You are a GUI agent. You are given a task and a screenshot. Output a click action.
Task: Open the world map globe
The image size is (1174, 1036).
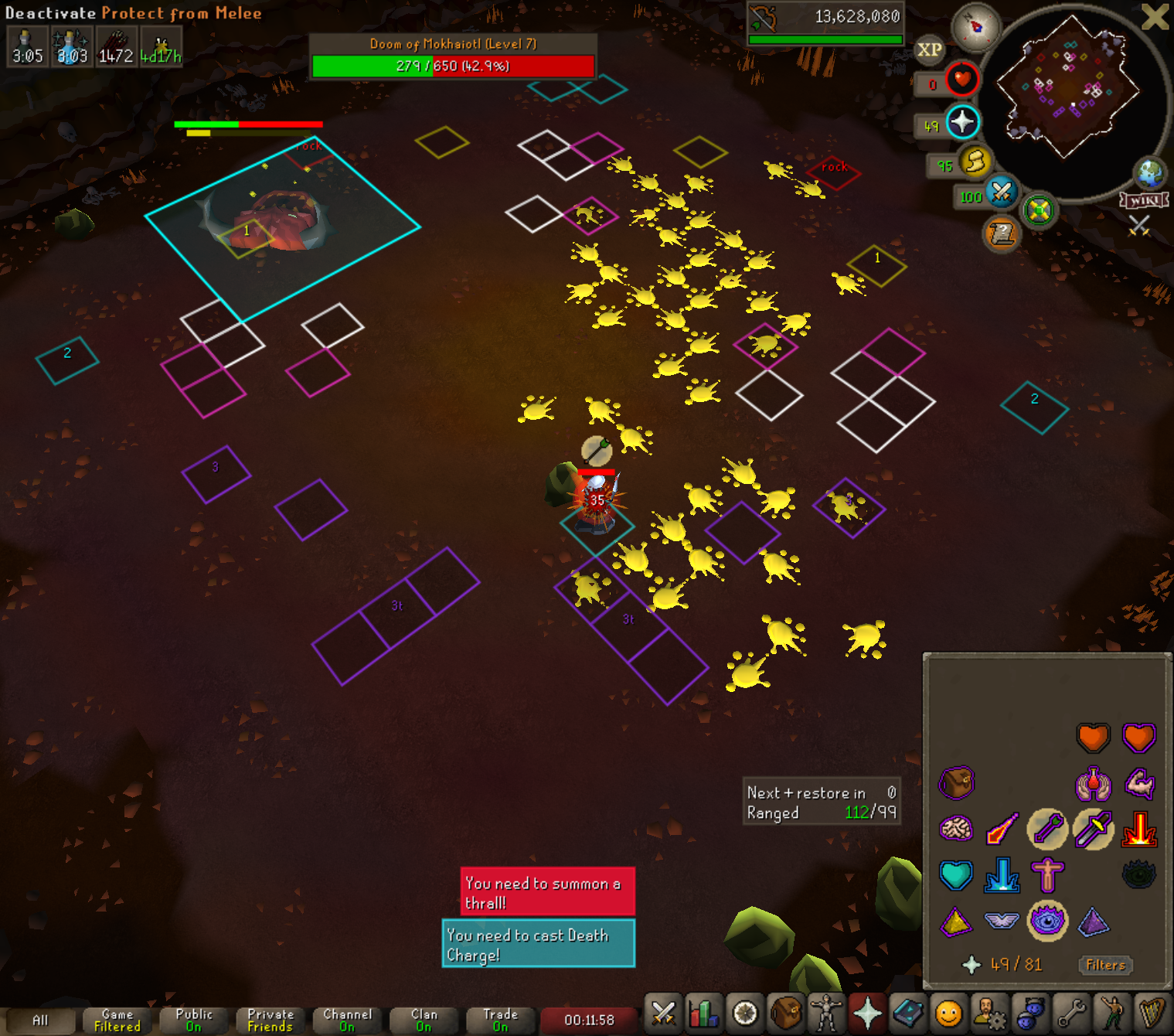point(1149,173)
